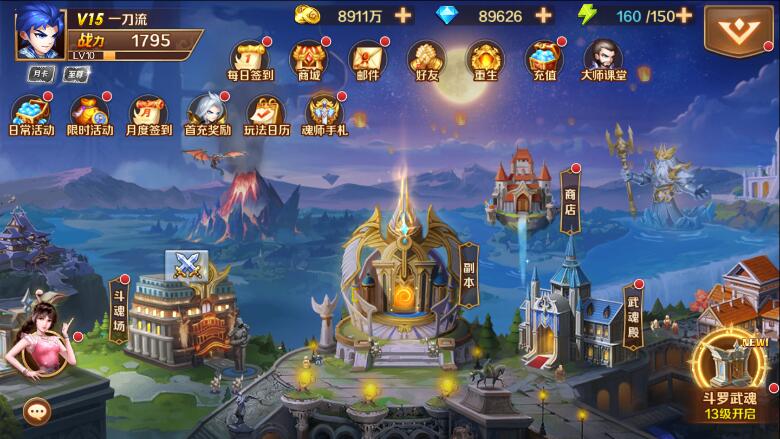The height and width of the screenshot is (439, 780).
Task: Open the 月度签到 monthly sign-in
Action: [150, 114]
